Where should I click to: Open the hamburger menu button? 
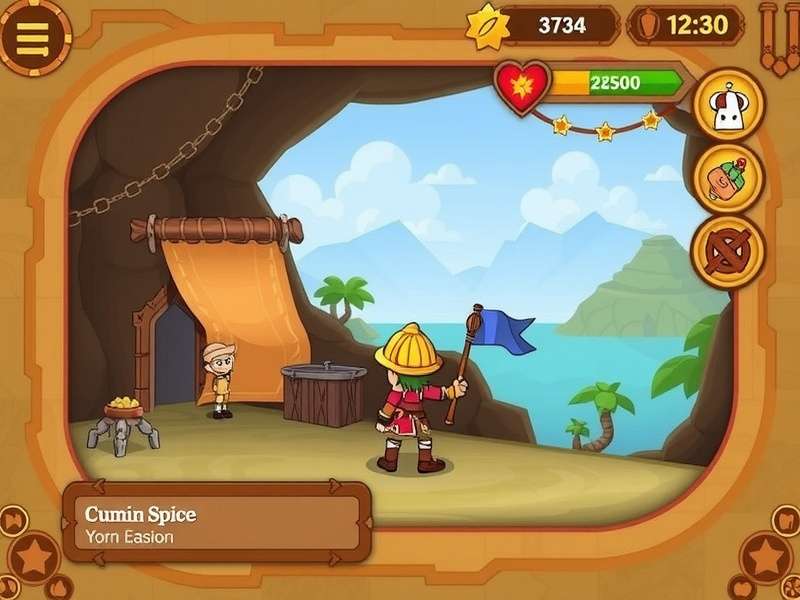(33, 37)
